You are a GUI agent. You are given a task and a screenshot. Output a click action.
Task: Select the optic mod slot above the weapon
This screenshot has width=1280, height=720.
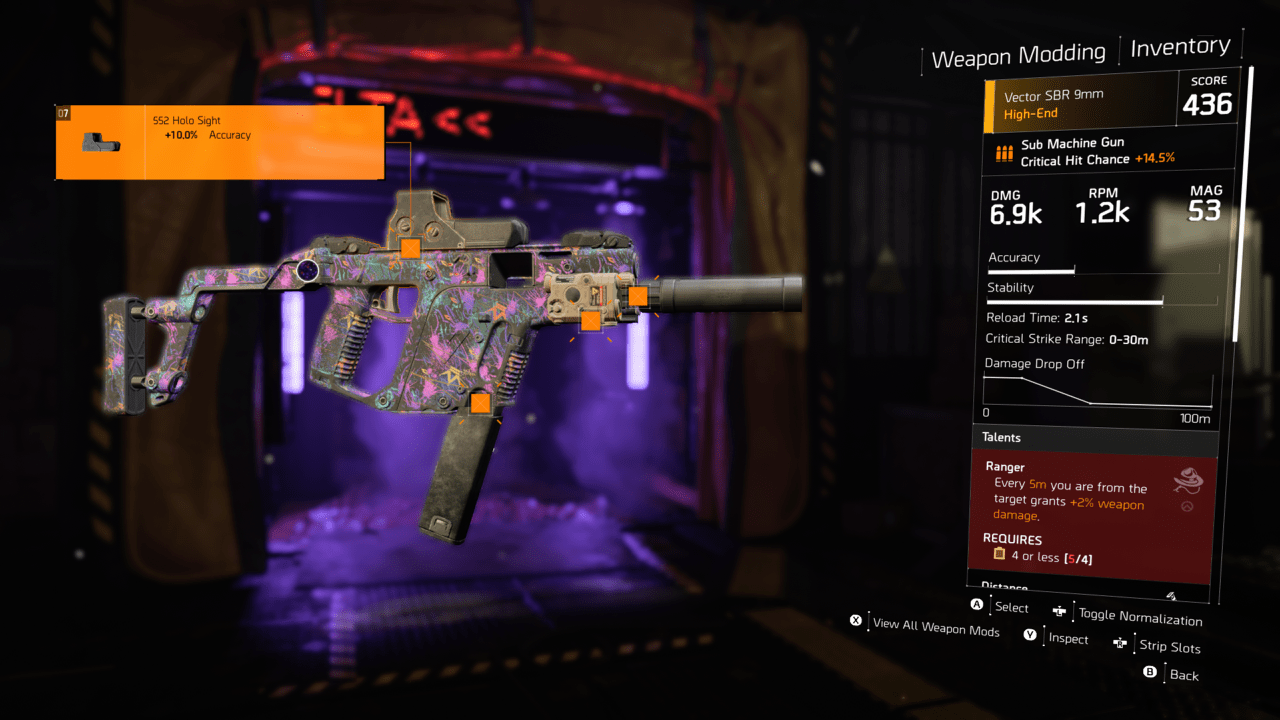click(409, 246)
